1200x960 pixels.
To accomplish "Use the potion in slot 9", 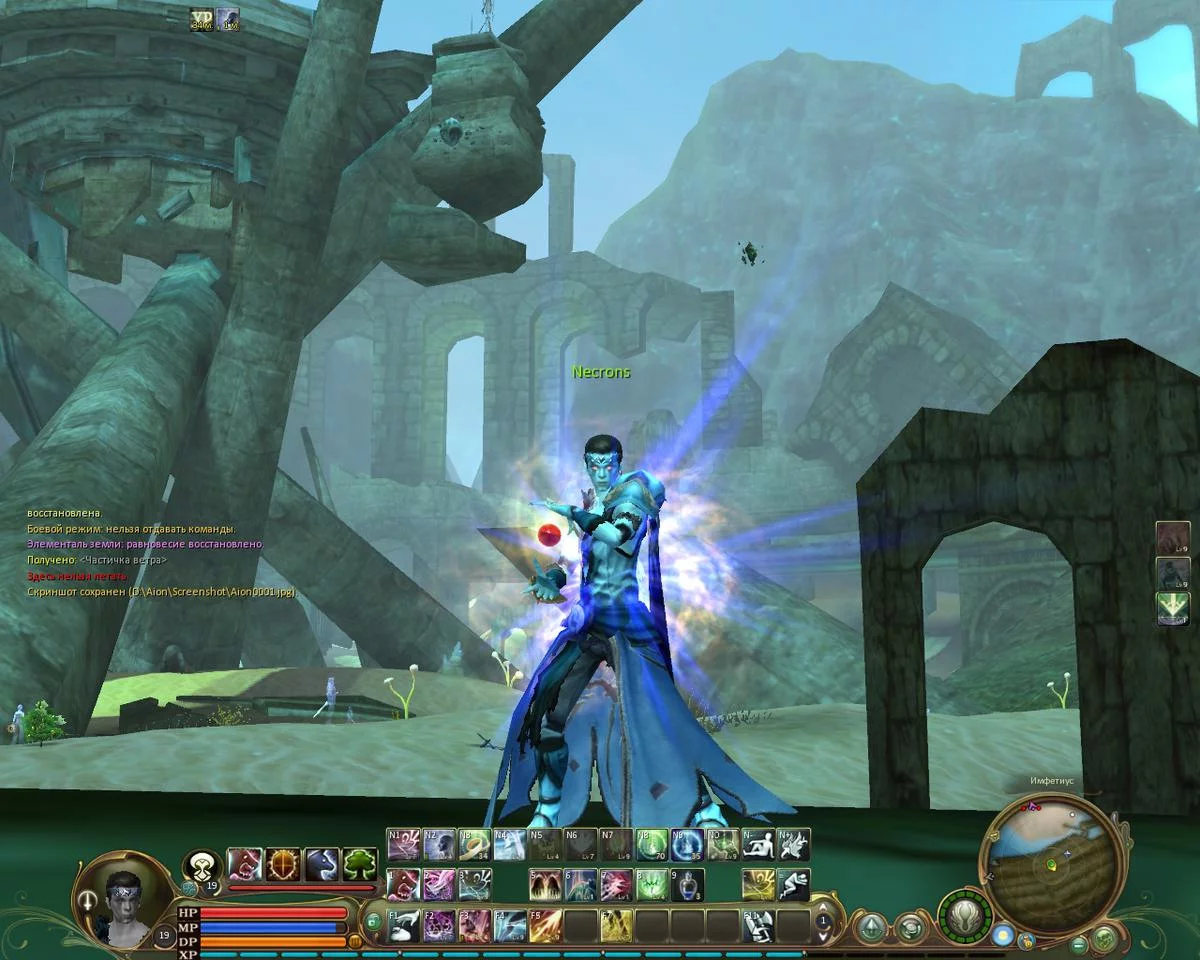I will 687,885.
